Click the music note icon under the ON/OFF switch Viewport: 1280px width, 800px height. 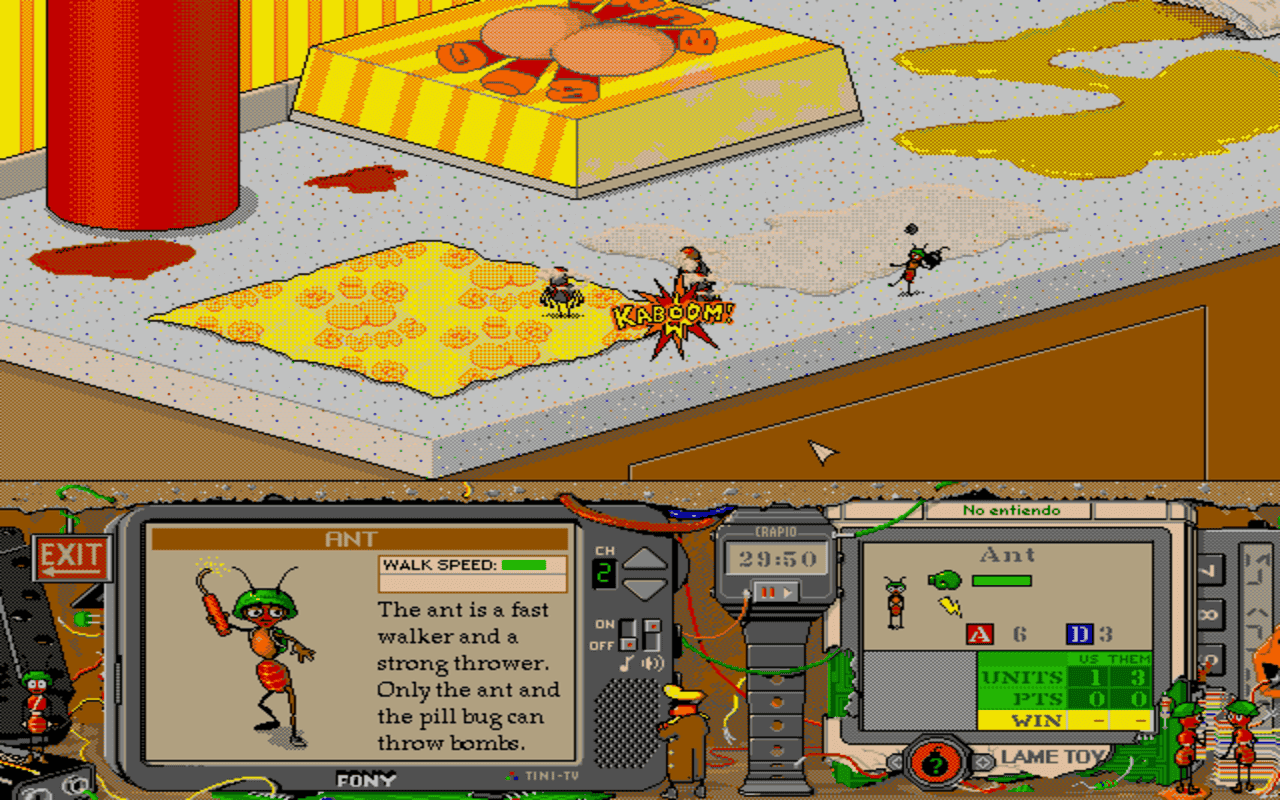[627, 663]
